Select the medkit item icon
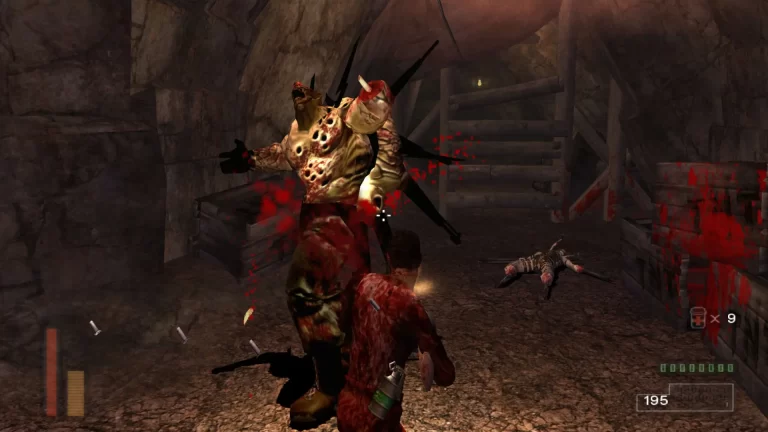This screenshot has height=432, width=768. [697, 318]
